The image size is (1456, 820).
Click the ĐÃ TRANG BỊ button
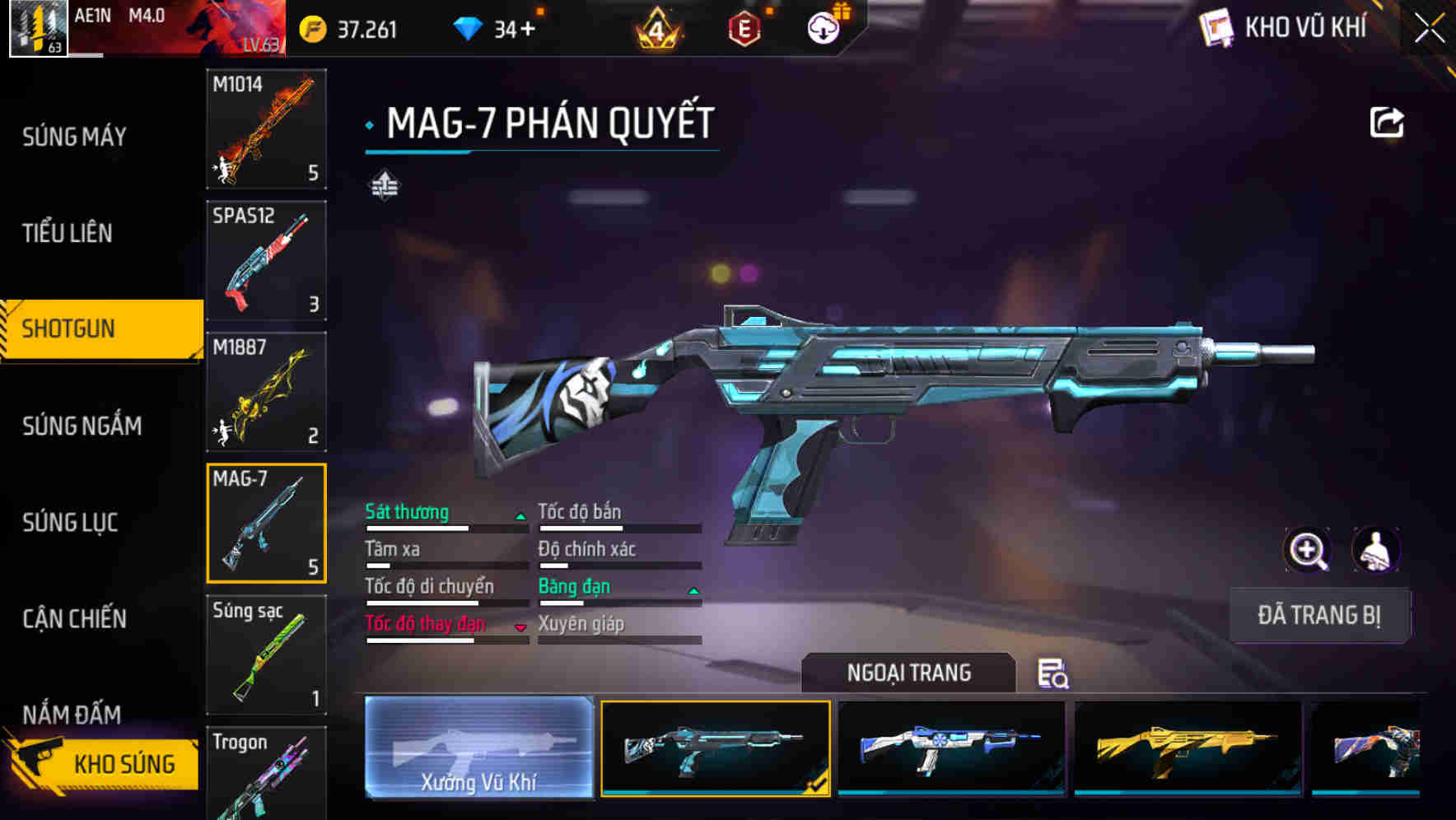pos(1318,615)
